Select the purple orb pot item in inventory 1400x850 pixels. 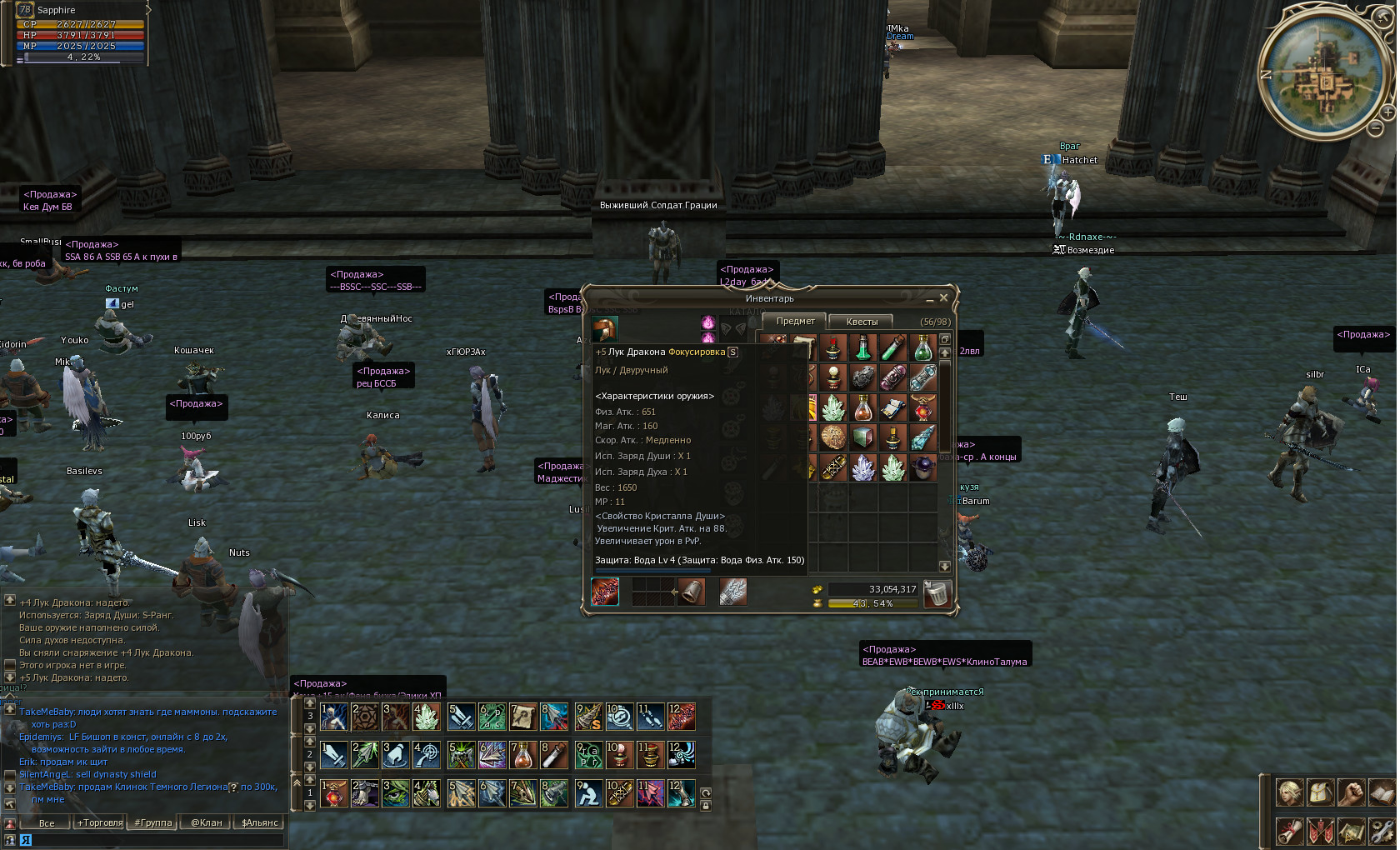pos(922,467)
